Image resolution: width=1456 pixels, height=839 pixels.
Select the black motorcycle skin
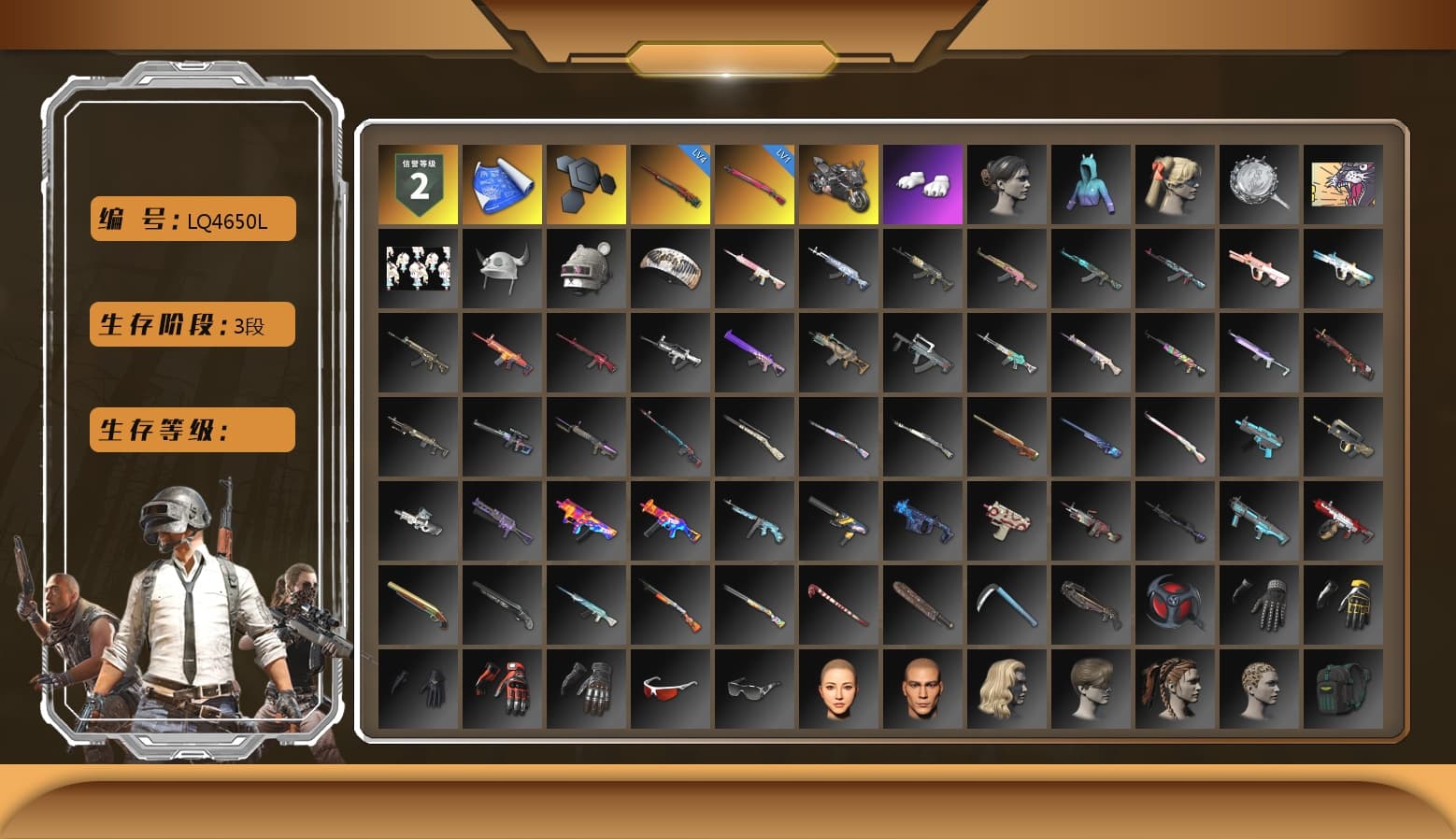838,182
